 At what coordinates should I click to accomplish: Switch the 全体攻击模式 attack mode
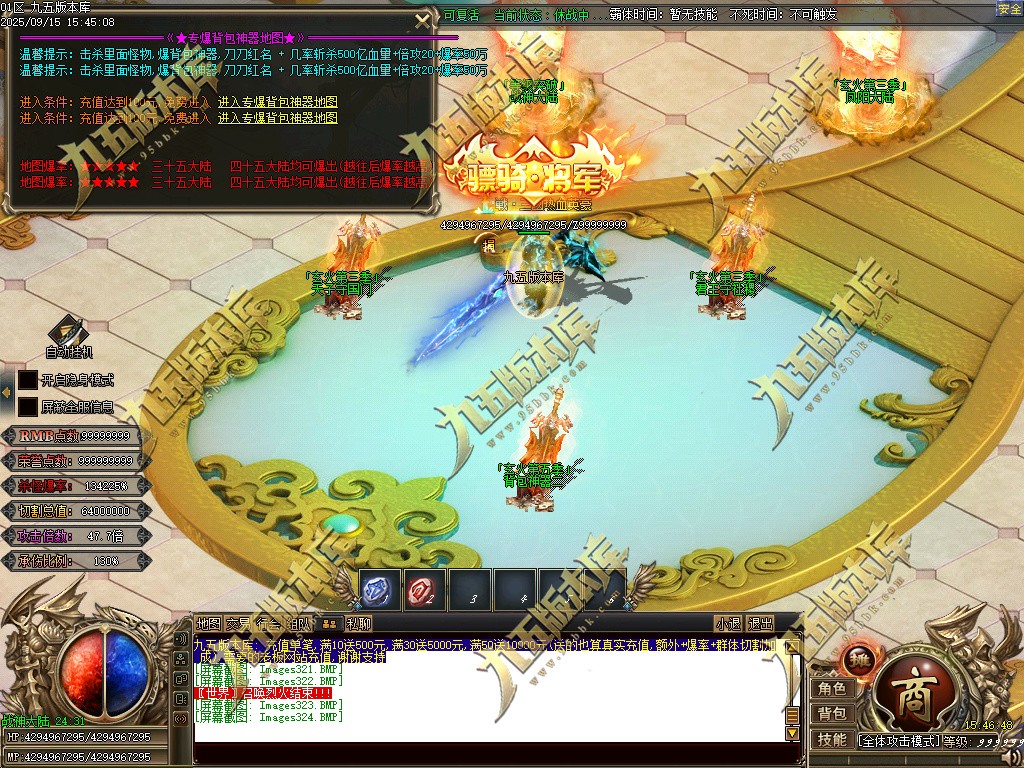pyautogui.click(x=899, y=741)
